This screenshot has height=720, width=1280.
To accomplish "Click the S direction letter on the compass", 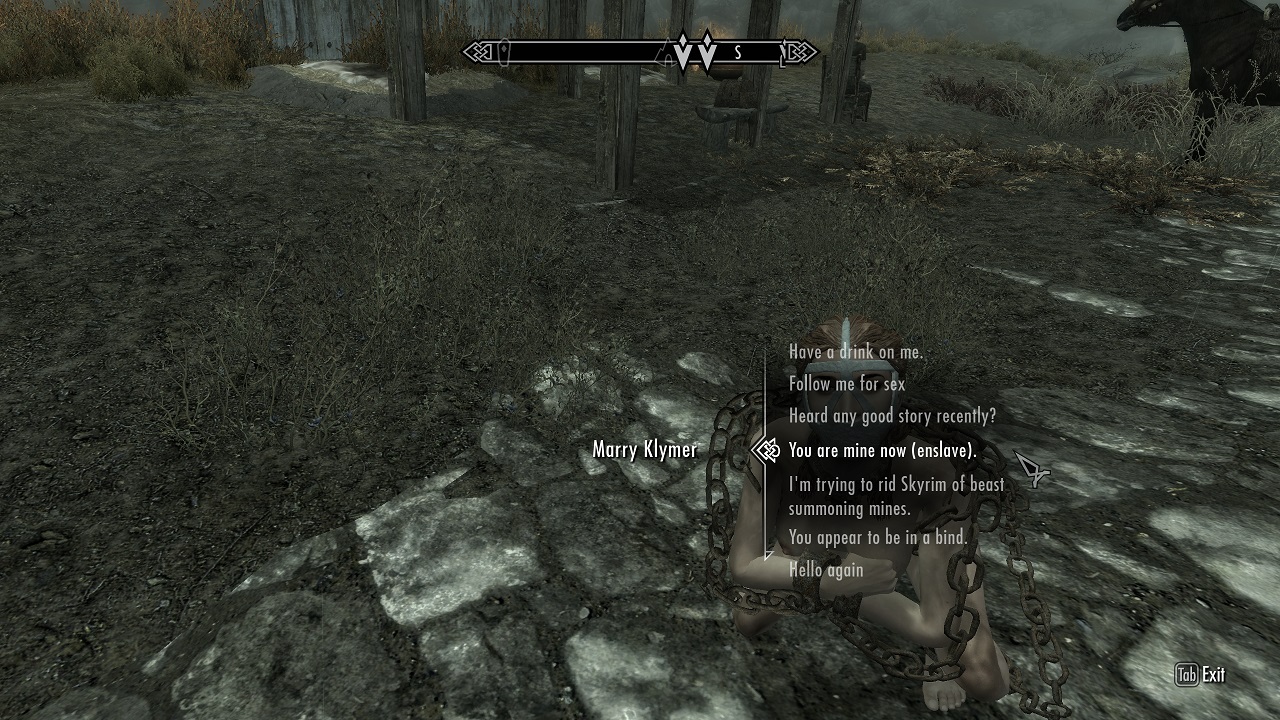I will coord(738,52).
